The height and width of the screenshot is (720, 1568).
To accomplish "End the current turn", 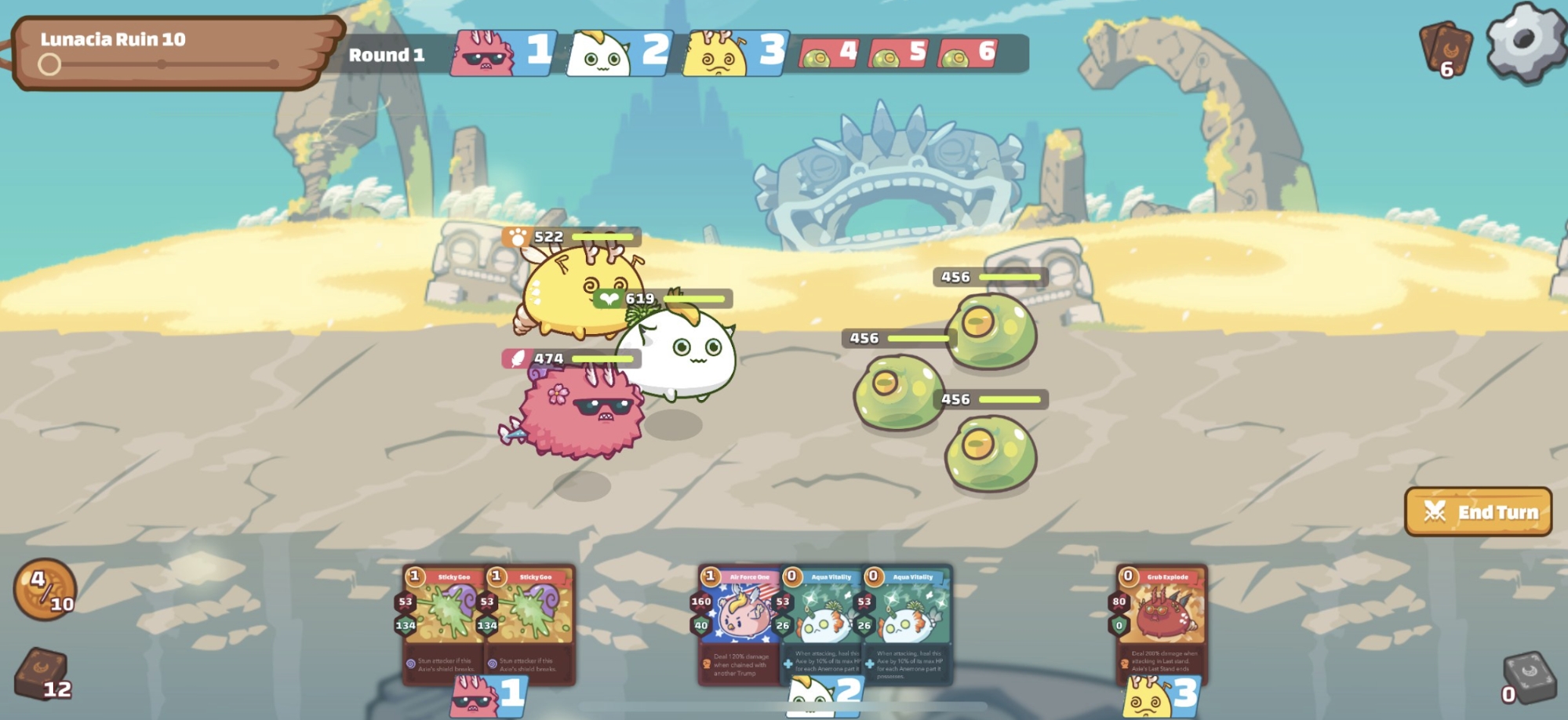I will coord(1478,512).
